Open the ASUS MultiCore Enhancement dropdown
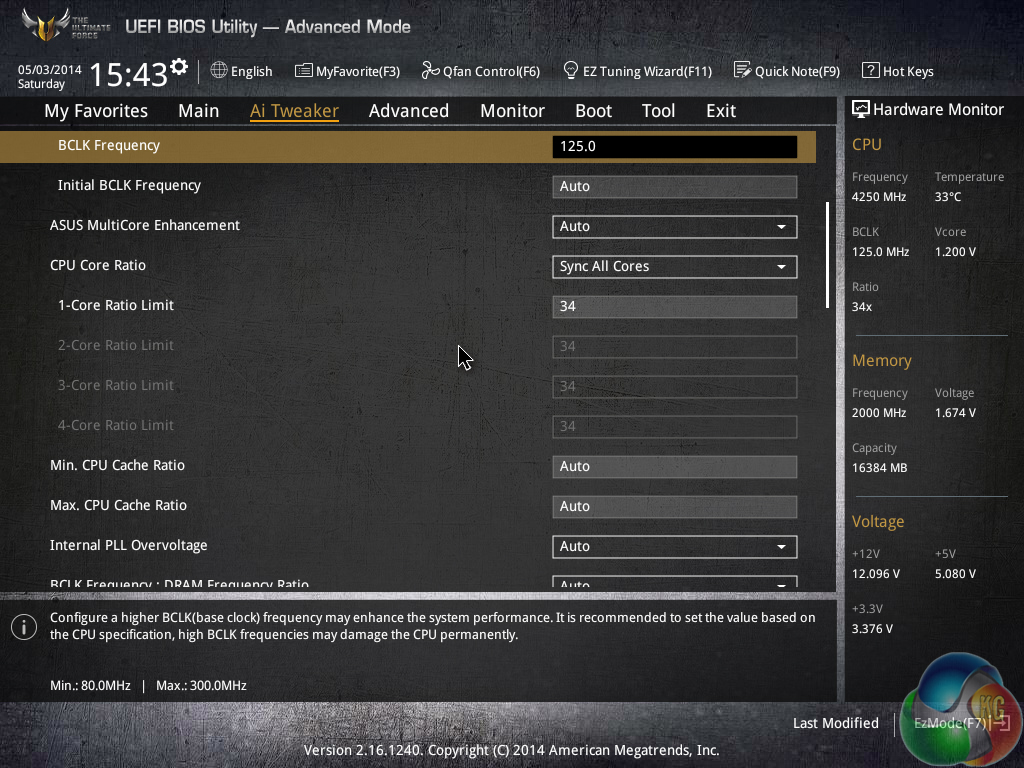 coord(674,226)
